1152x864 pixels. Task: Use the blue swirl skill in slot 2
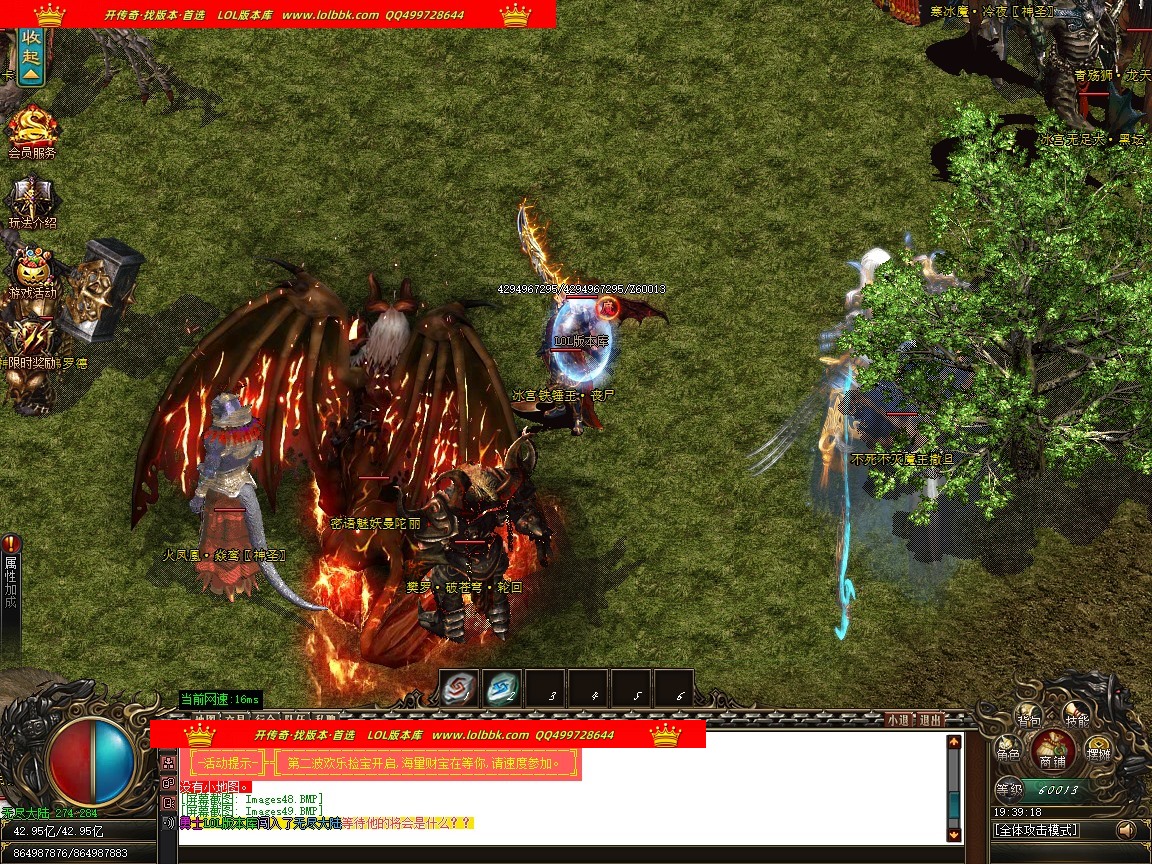pos(502,688)
